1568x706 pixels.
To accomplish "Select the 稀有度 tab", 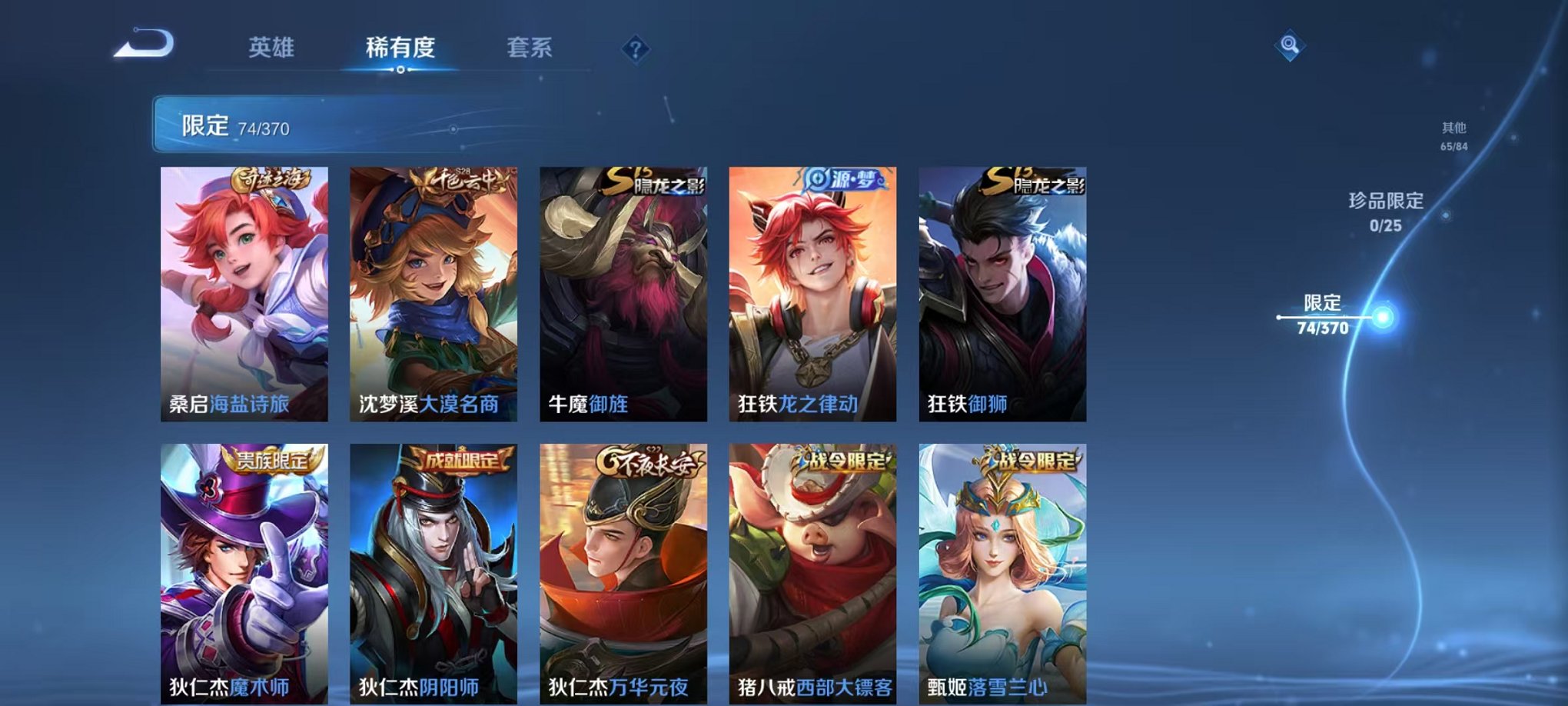I will click(400, 47).
